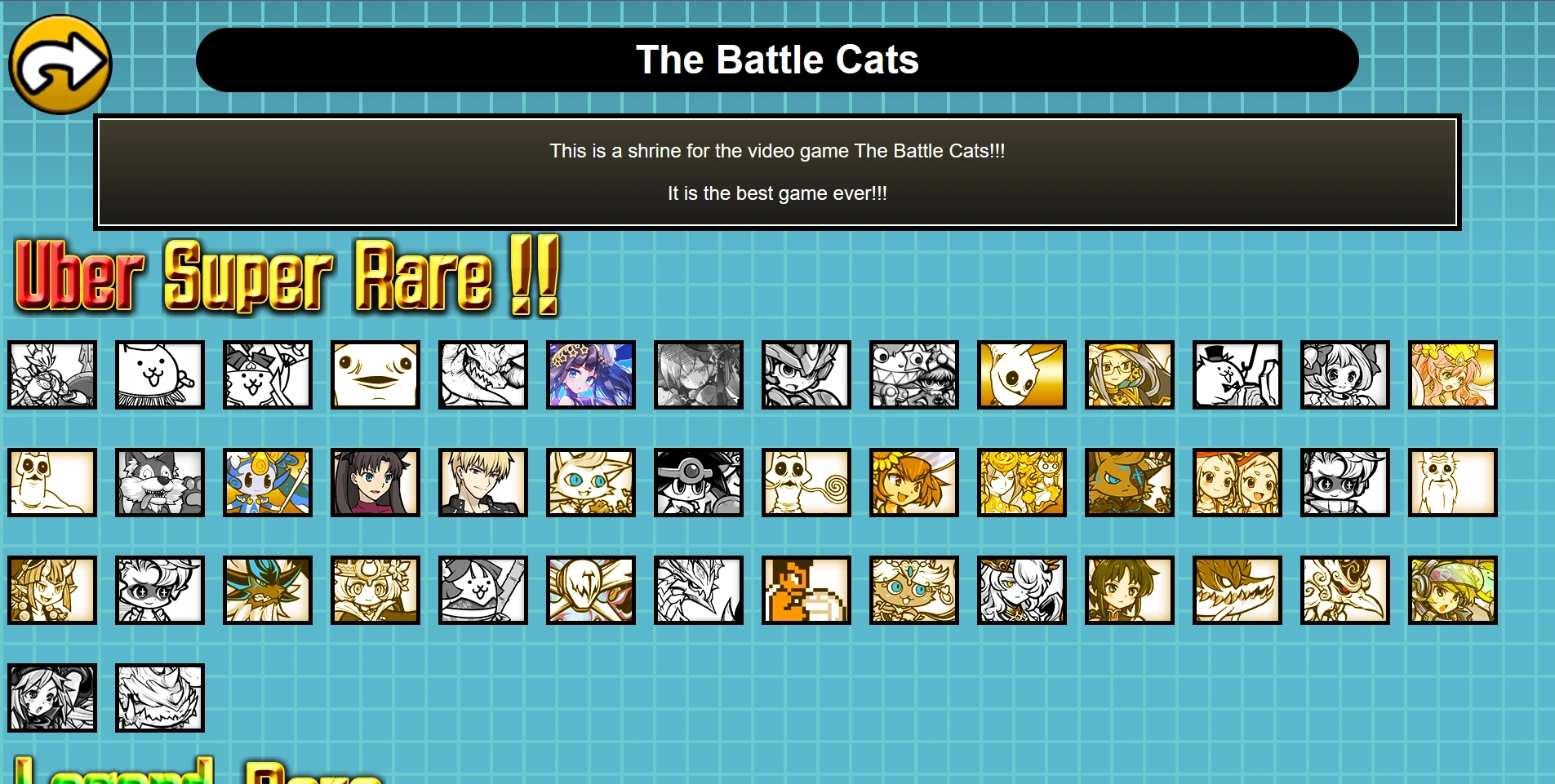Viewport: 1555px width, 784px height.
Task: Click the top-hatted gentleman cat icon
Action: tap(1235, 375)
